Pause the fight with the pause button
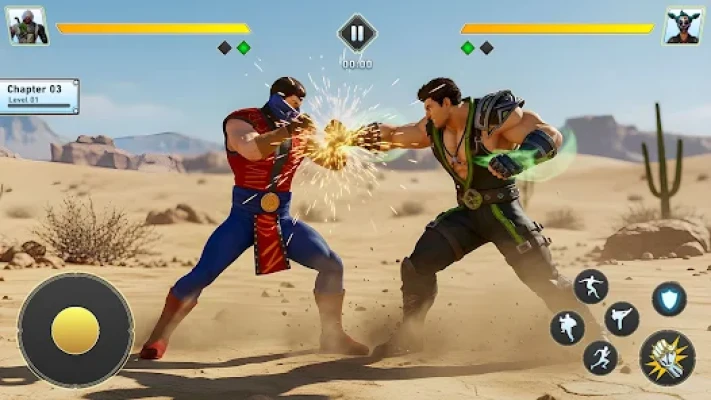Image resolution: width=711 pixels, height=400 pixels. click(x=357, y=33)
